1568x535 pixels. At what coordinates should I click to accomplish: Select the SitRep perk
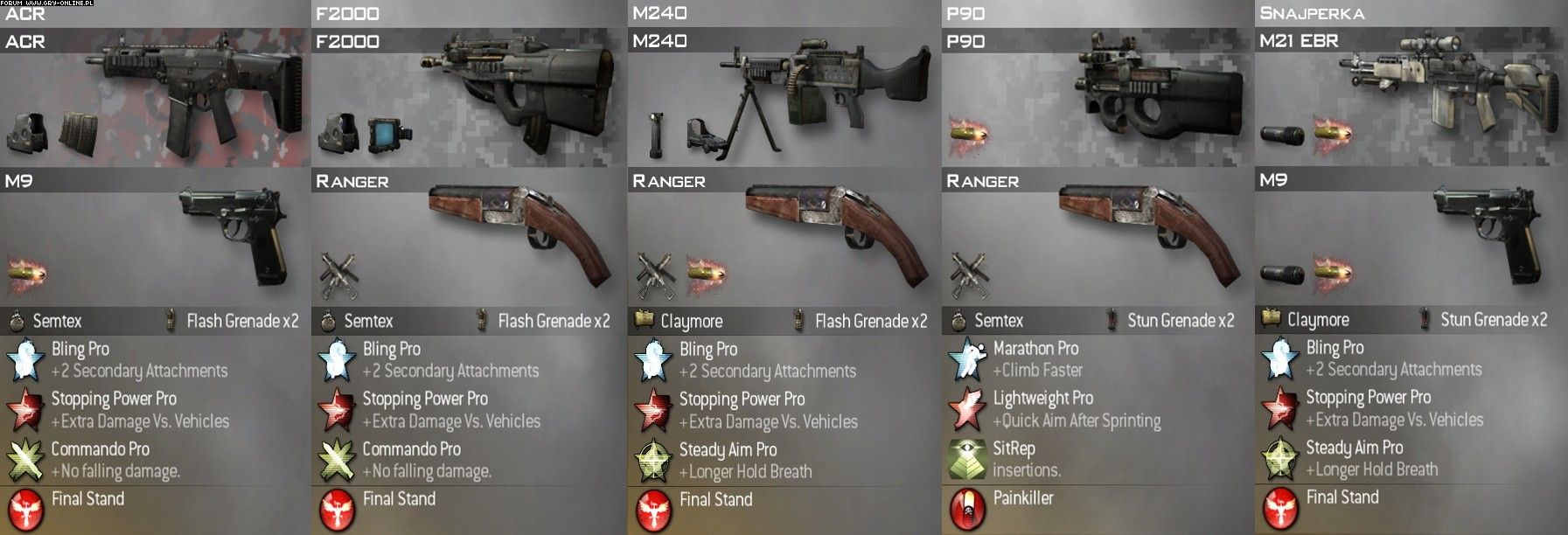tap(1014, 449)
